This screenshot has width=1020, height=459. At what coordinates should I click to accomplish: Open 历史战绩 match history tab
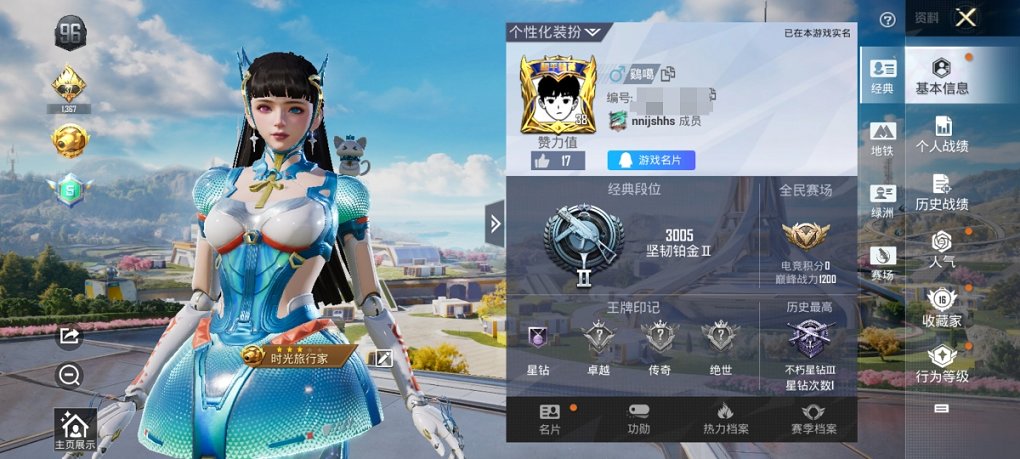pos(942,192)
